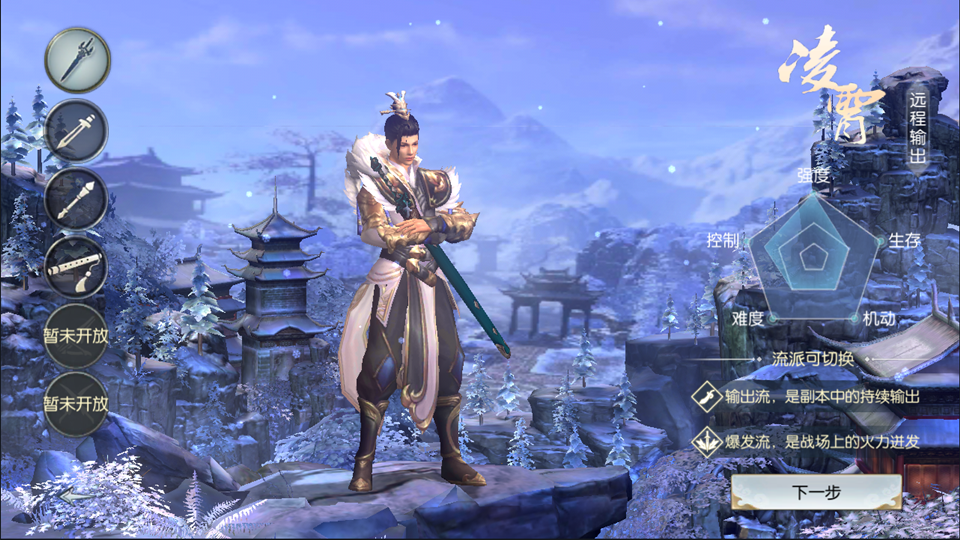Select the flute class icon
Image resolution: width=960 pixels, height=540 pixels.
(x=77, y=267)
